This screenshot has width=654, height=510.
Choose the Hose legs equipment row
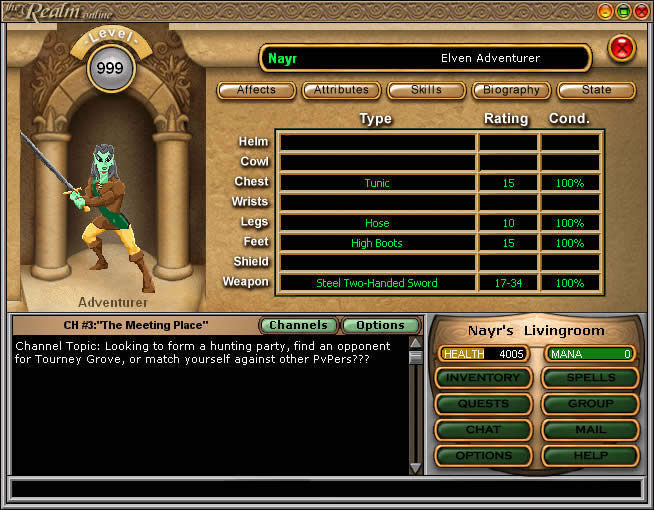[377, 223]
